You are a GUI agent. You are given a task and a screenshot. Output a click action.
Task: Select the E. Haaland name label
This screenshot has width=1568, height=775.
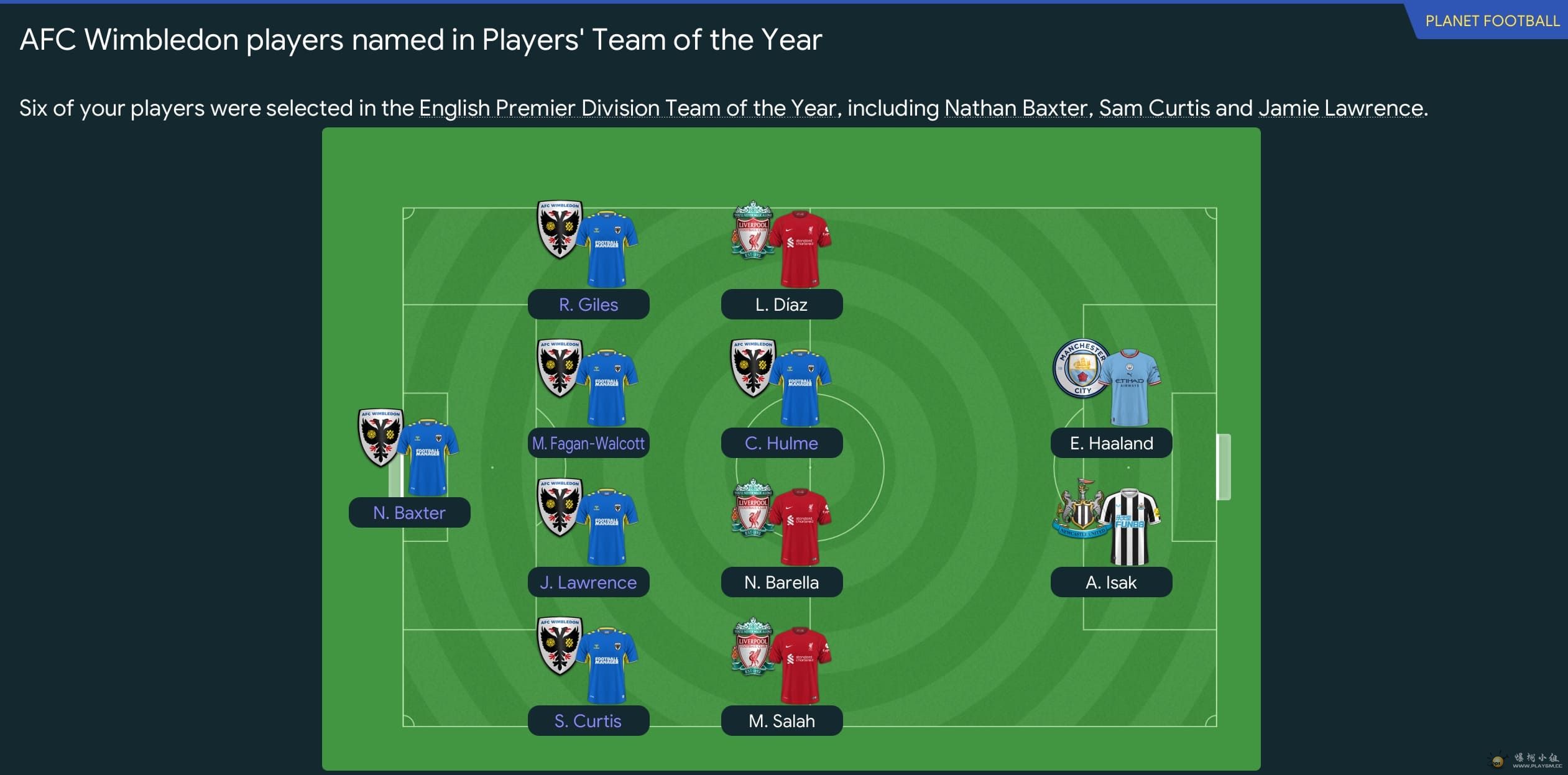point(1111,443)
